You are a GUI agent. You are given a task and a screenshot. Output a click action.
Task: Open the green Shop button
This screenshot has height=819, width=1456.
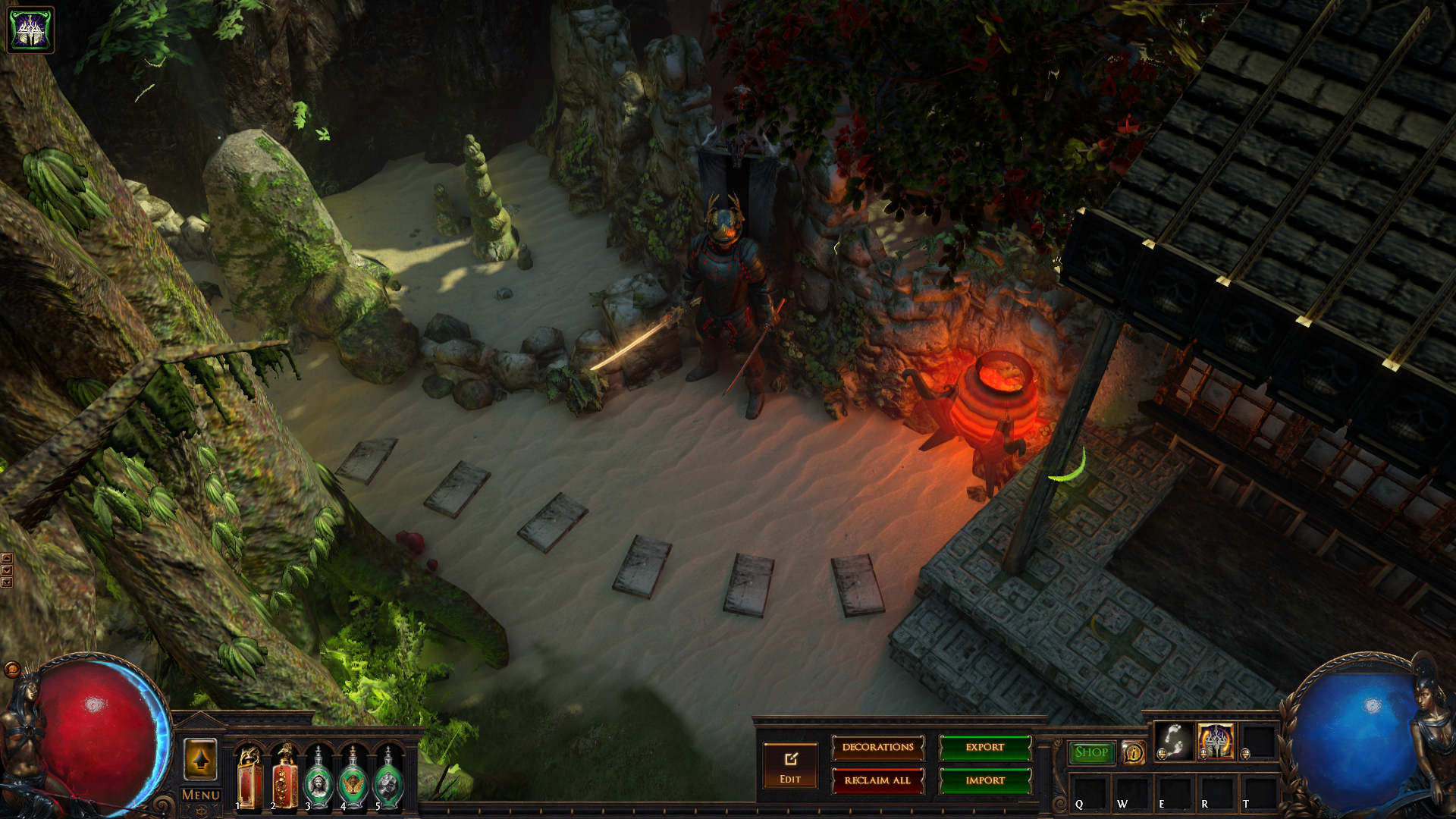tap(1091, 752)
